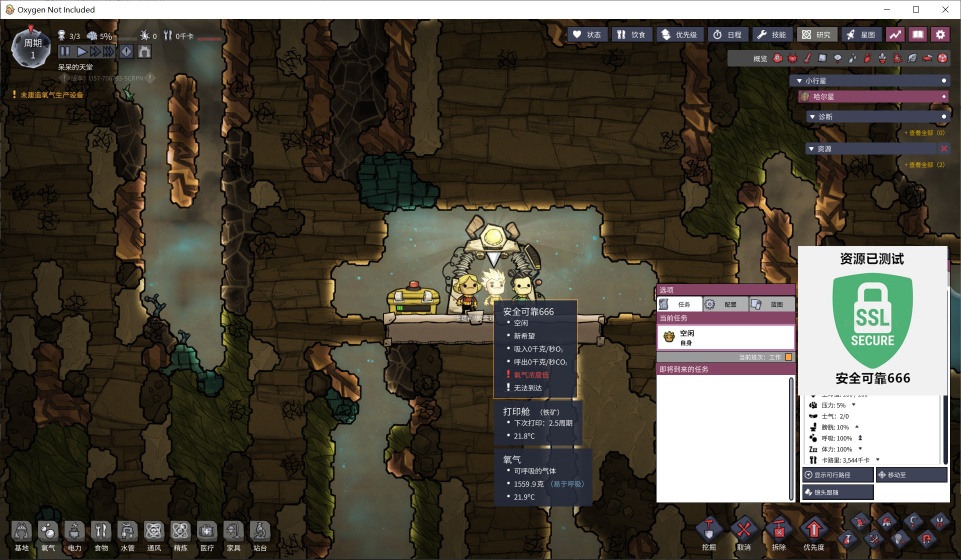Open the 基地 base build category
The width and height of the screenshot is (961, 560).
coord(22,535)
